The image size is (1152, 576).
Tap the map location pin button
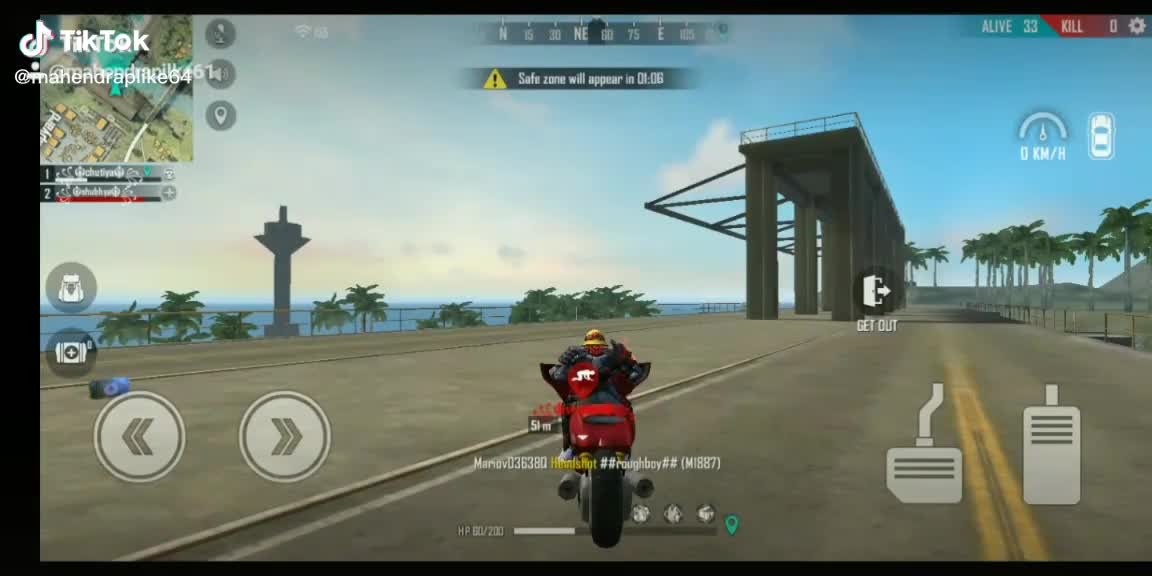[x=221, y=115]
